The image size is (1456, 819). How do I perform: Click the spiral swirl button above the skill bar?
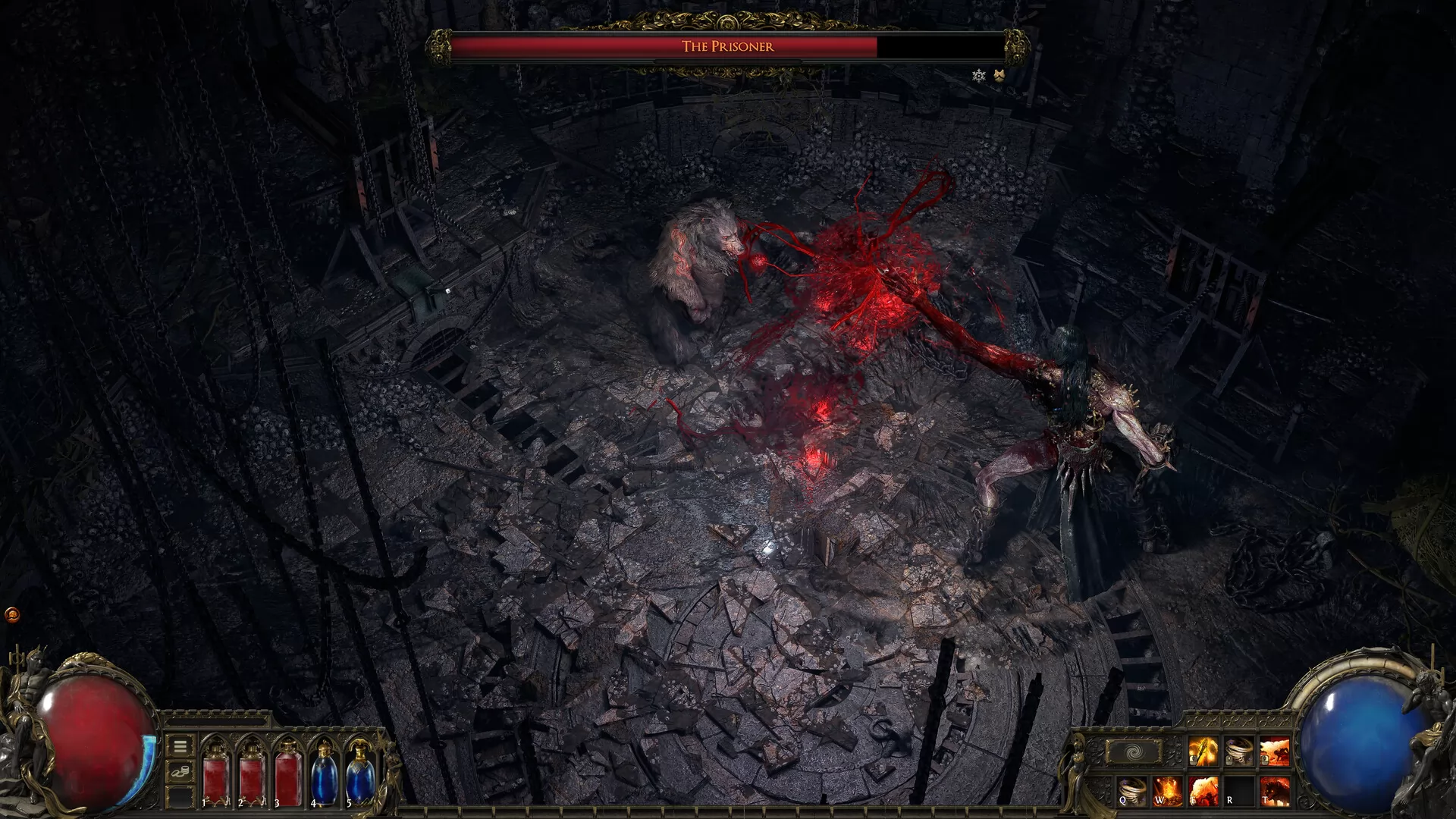click(1133, 752)
